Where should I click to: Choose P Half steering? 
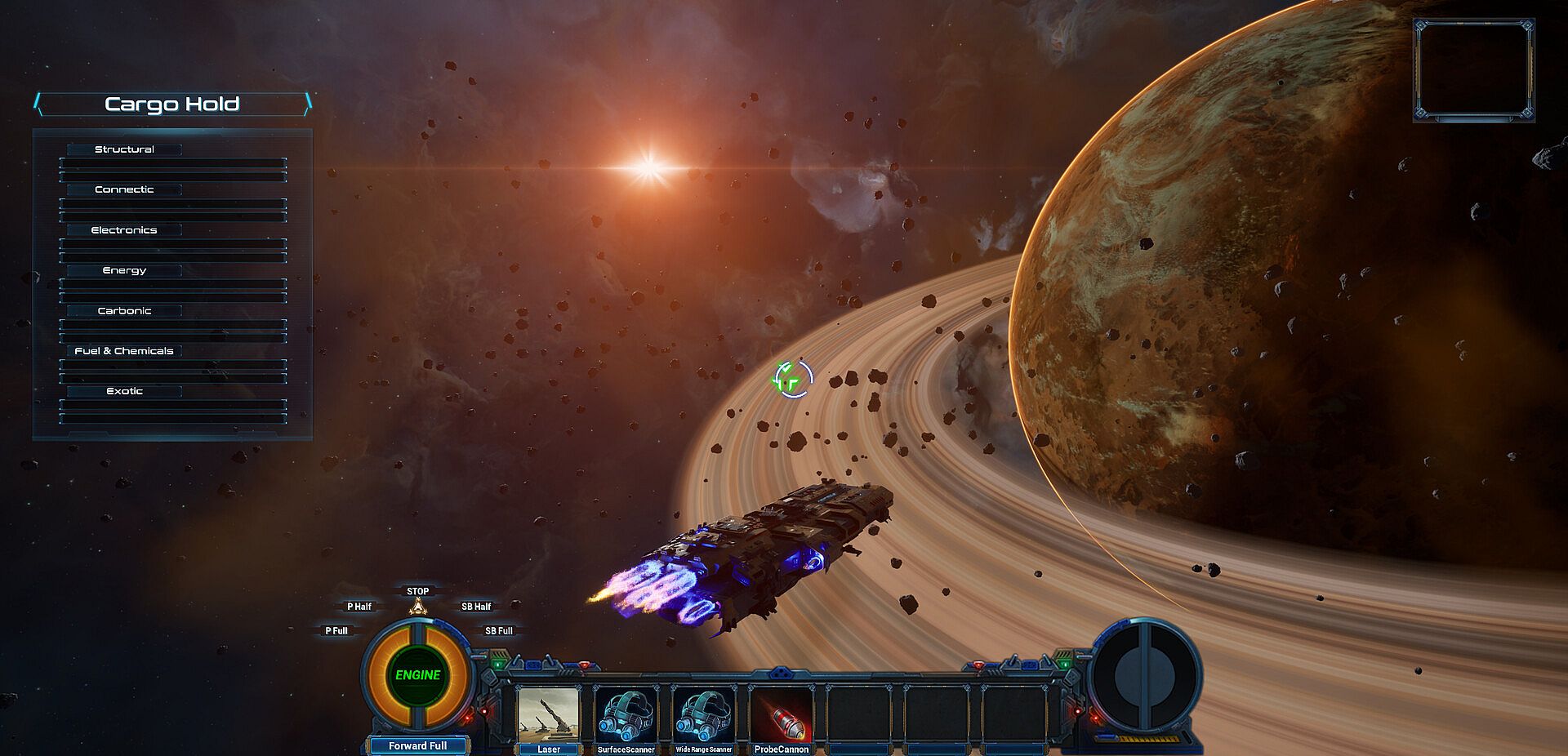(x=359, y=607)
